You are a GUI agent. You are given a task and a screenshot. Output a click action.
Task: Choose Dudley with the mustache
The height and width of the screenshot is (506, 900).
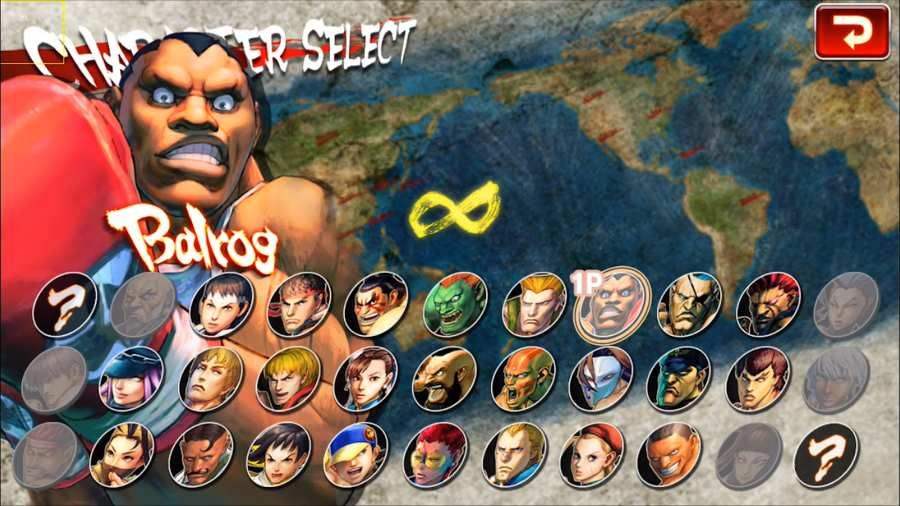(200, 454)
